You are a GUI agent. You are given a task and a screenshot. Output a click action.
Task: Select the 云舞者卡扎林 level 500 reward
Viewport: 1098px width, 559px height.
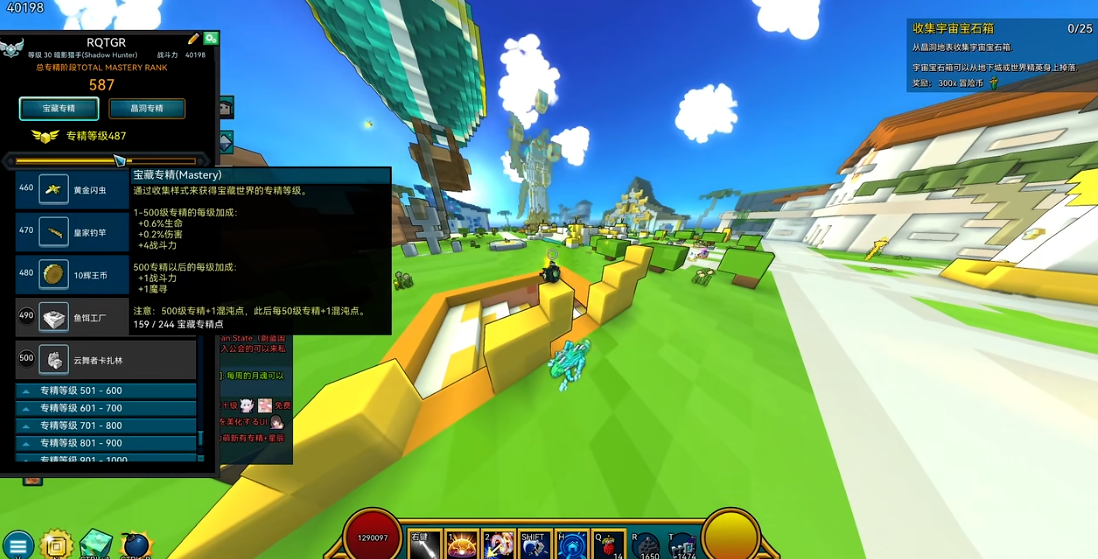click(105, 360)
